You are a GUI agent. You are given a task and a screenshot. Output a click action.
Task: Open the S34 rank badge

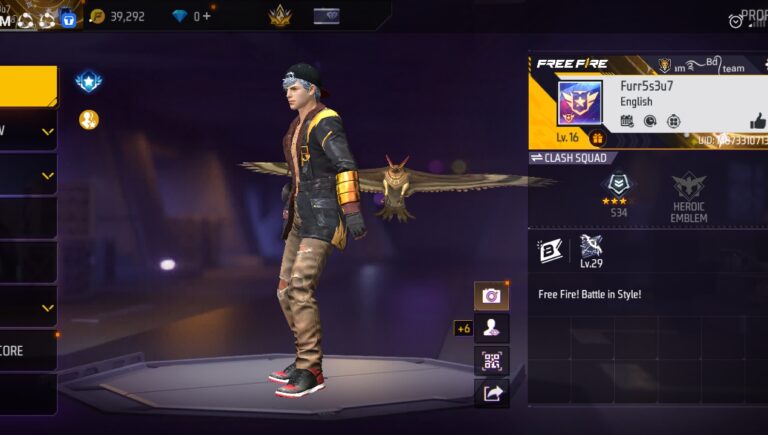pyautogui.click(x=618, y=193)
